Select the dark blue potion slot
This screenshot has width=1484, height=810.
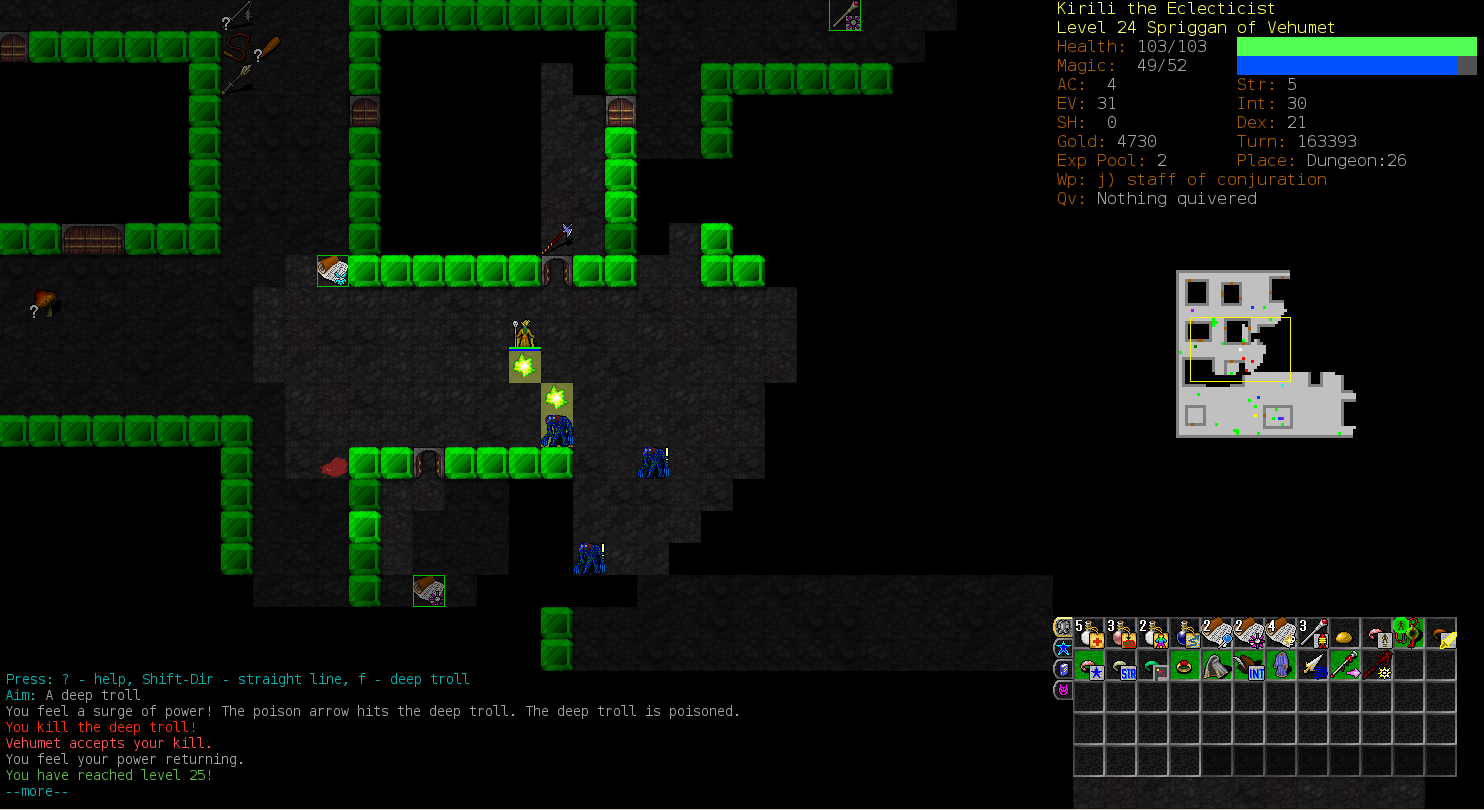tap(1185, 633)
